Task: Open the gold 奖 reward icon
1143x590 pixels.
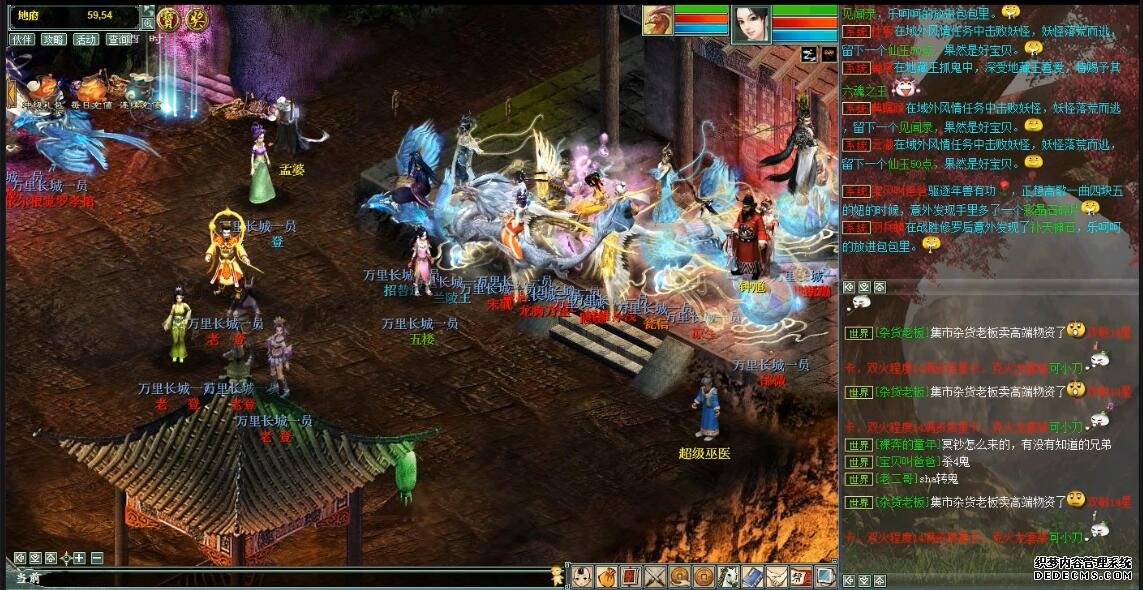Action: [196, 19]
